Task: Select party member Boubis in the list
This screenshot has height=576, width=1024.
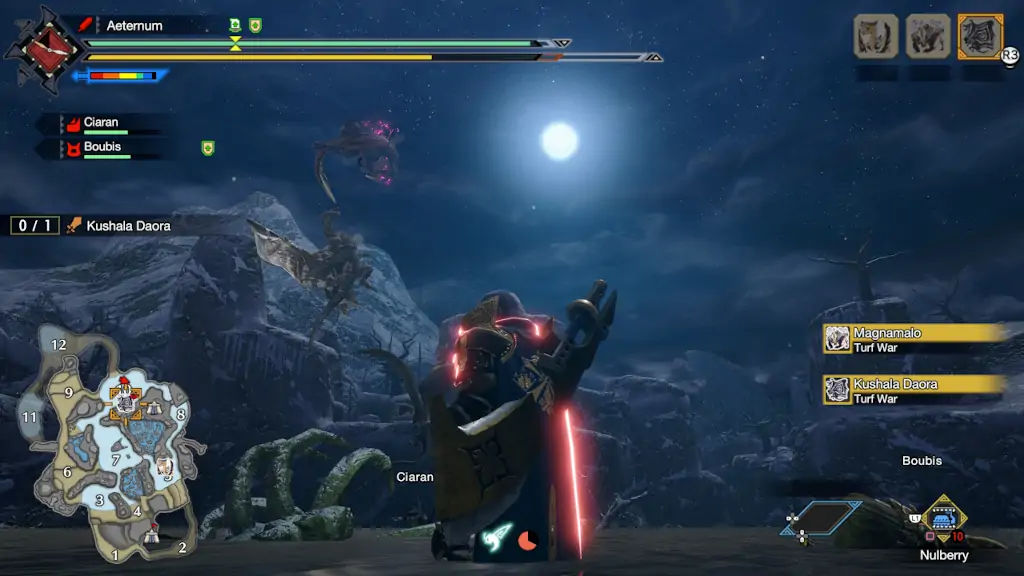Action: [x=102, y=149]
